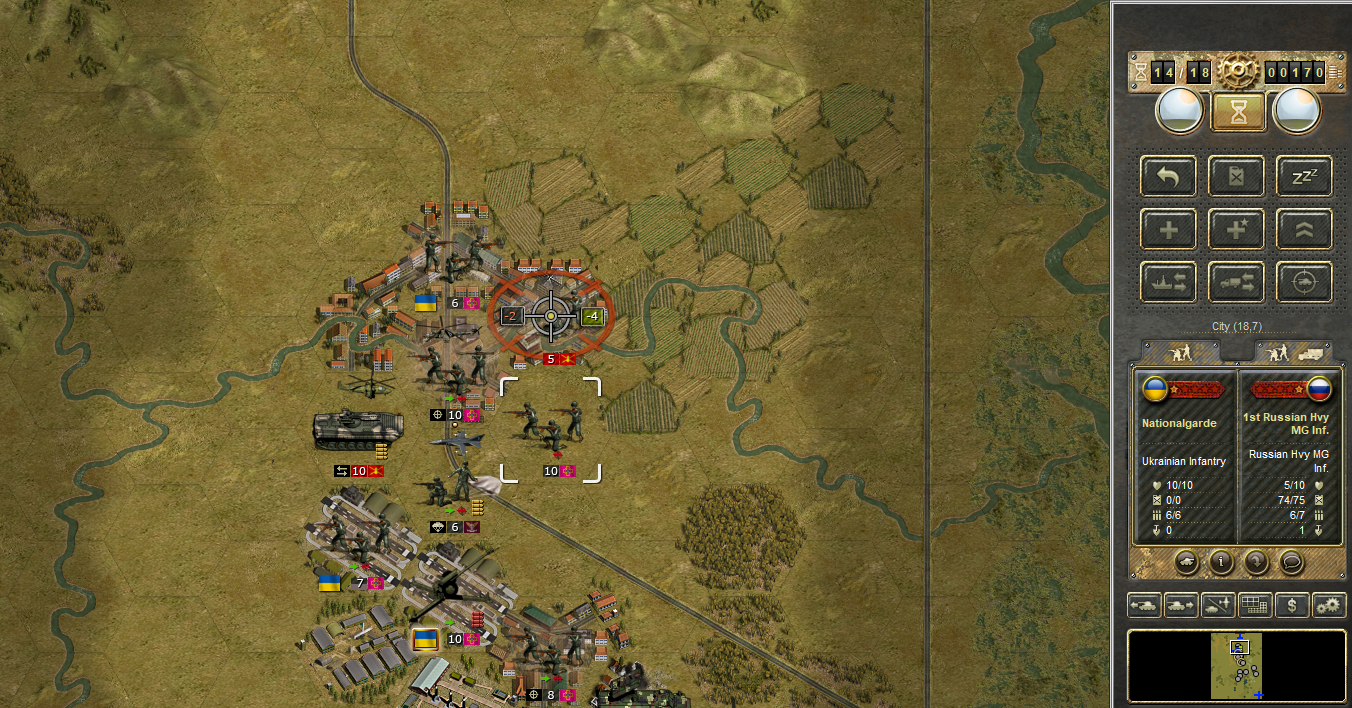This screenshot has width=1352, height=708.
Task: Open unit info with the 'i' button
Action: (x=1221, y=562)
